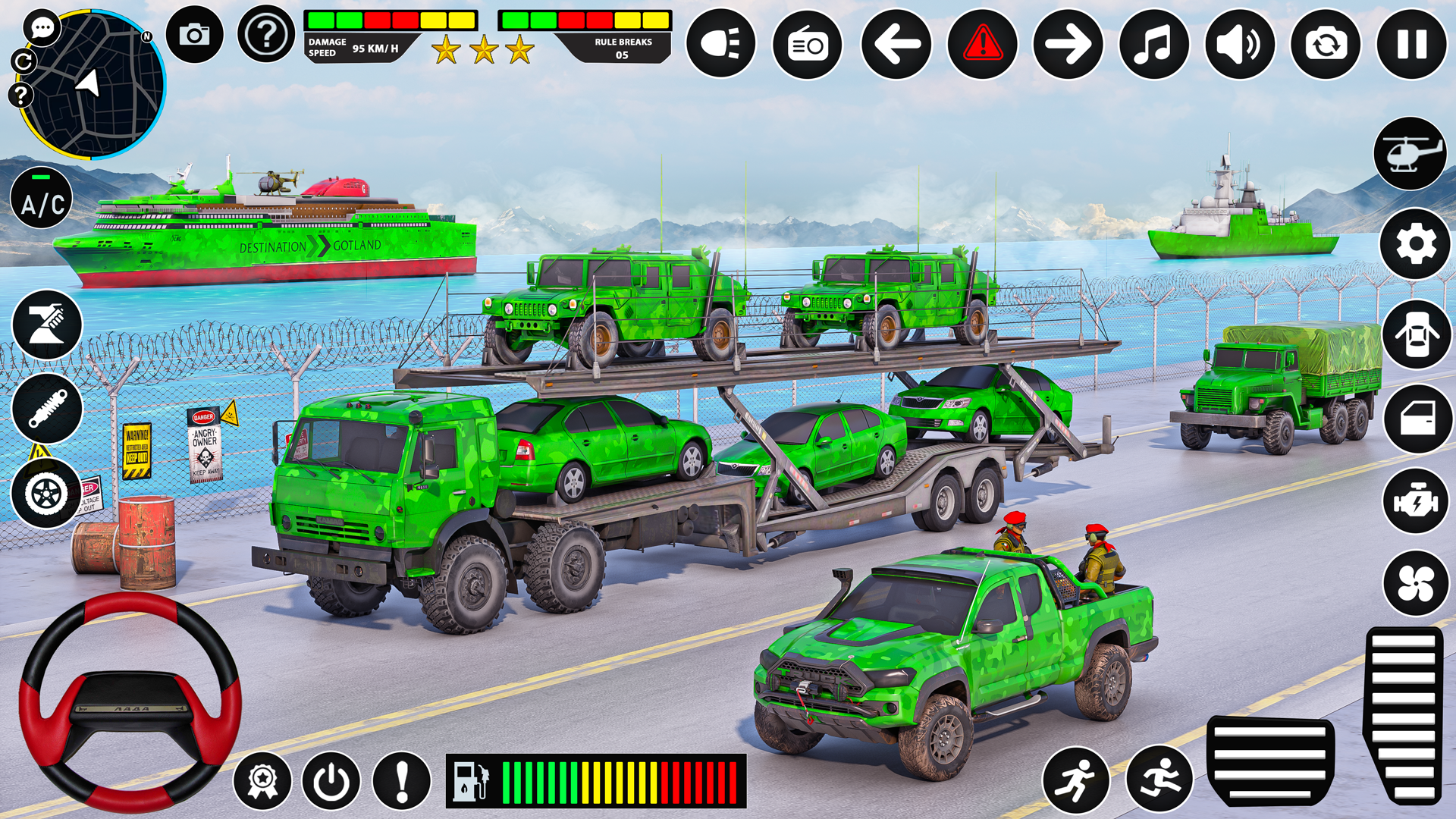Open the achievements trophy menu
Screen dimensions: 1456x819
point(262,780)
